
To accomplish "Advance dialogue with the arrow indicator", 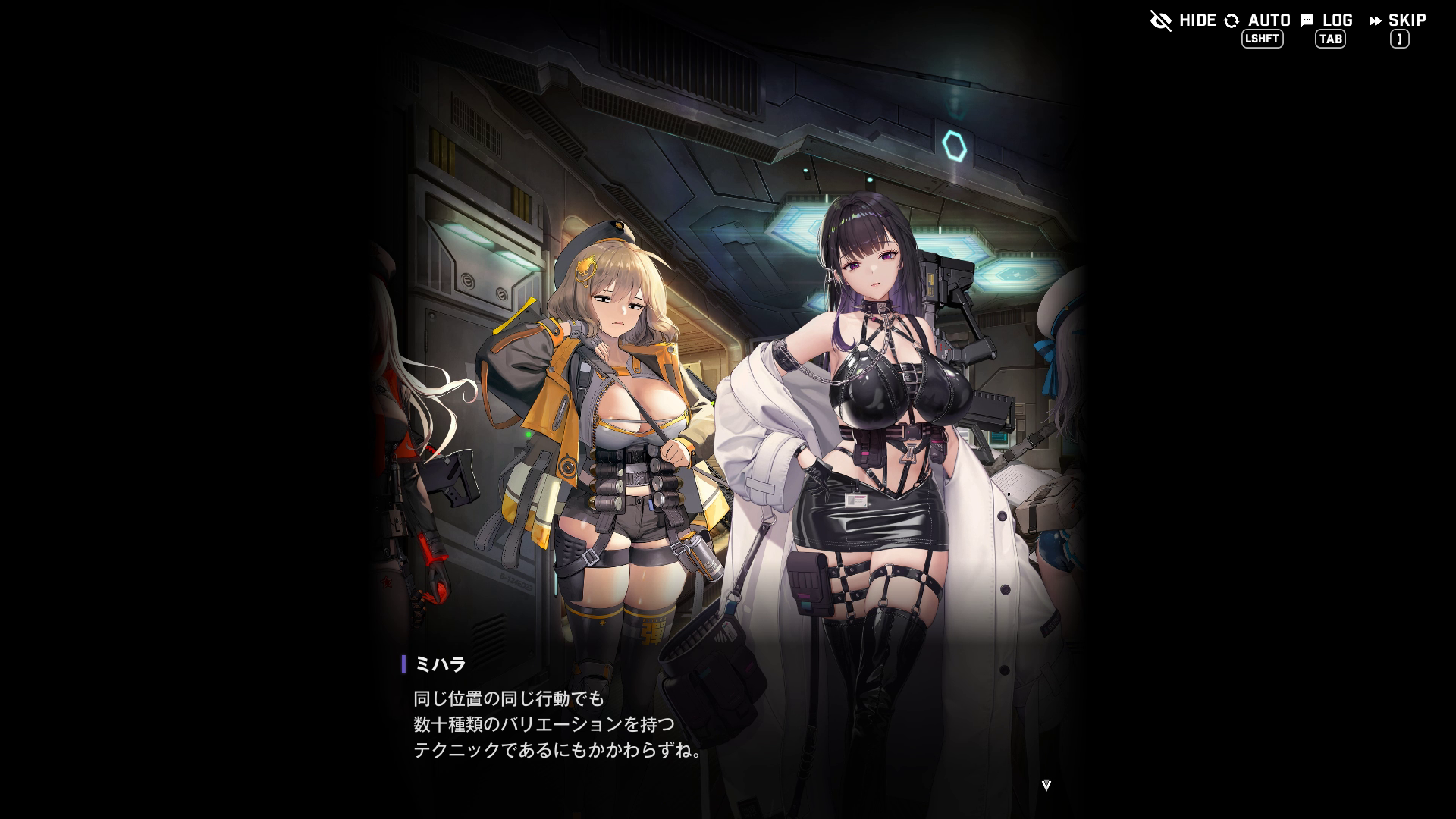I will click(1046, 786).
